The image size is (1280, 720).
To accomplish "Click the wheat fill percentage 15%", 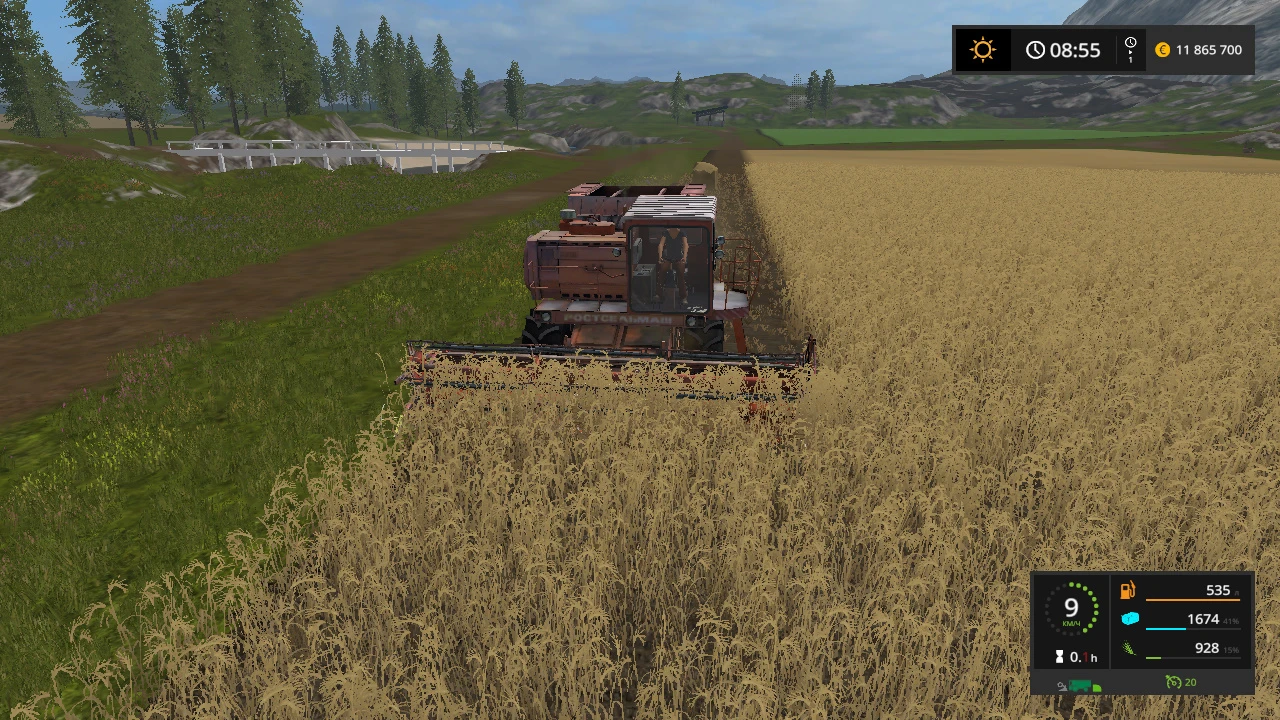I will [1233, 649].
